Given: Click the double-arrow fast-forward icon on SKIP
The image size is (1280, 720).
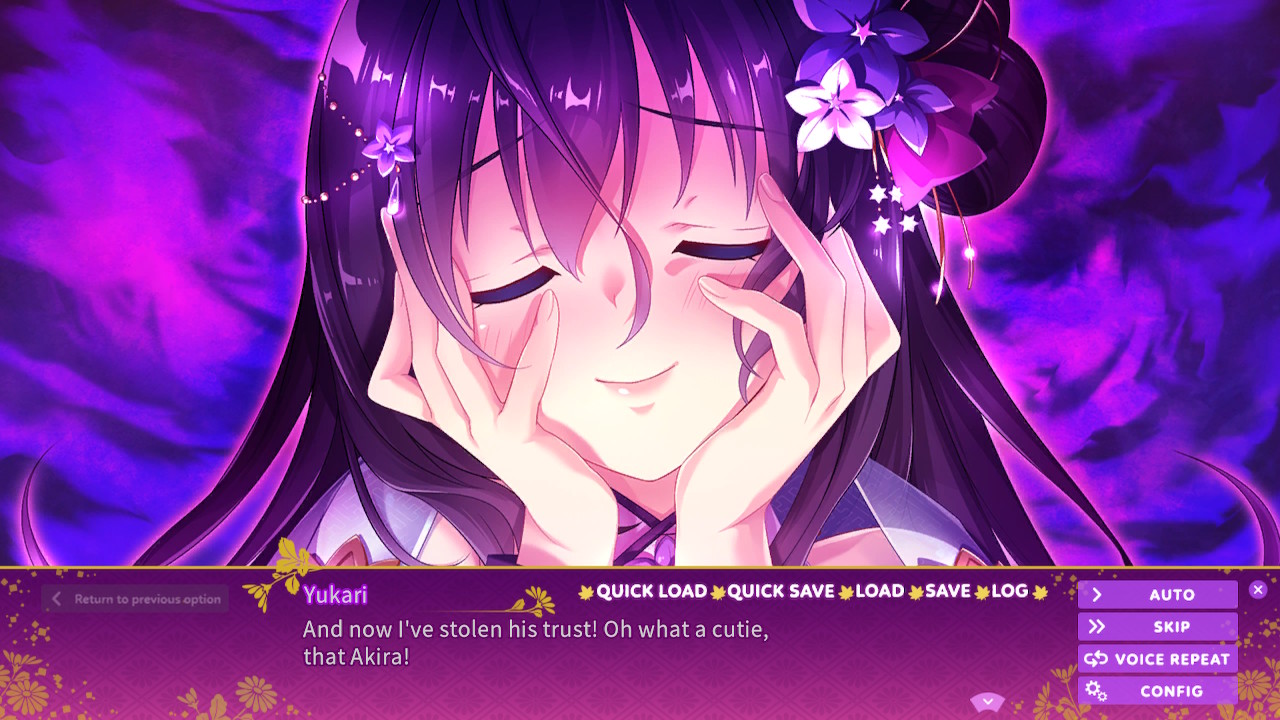Looking at the screenshot, I should [x=1098, y=627].
